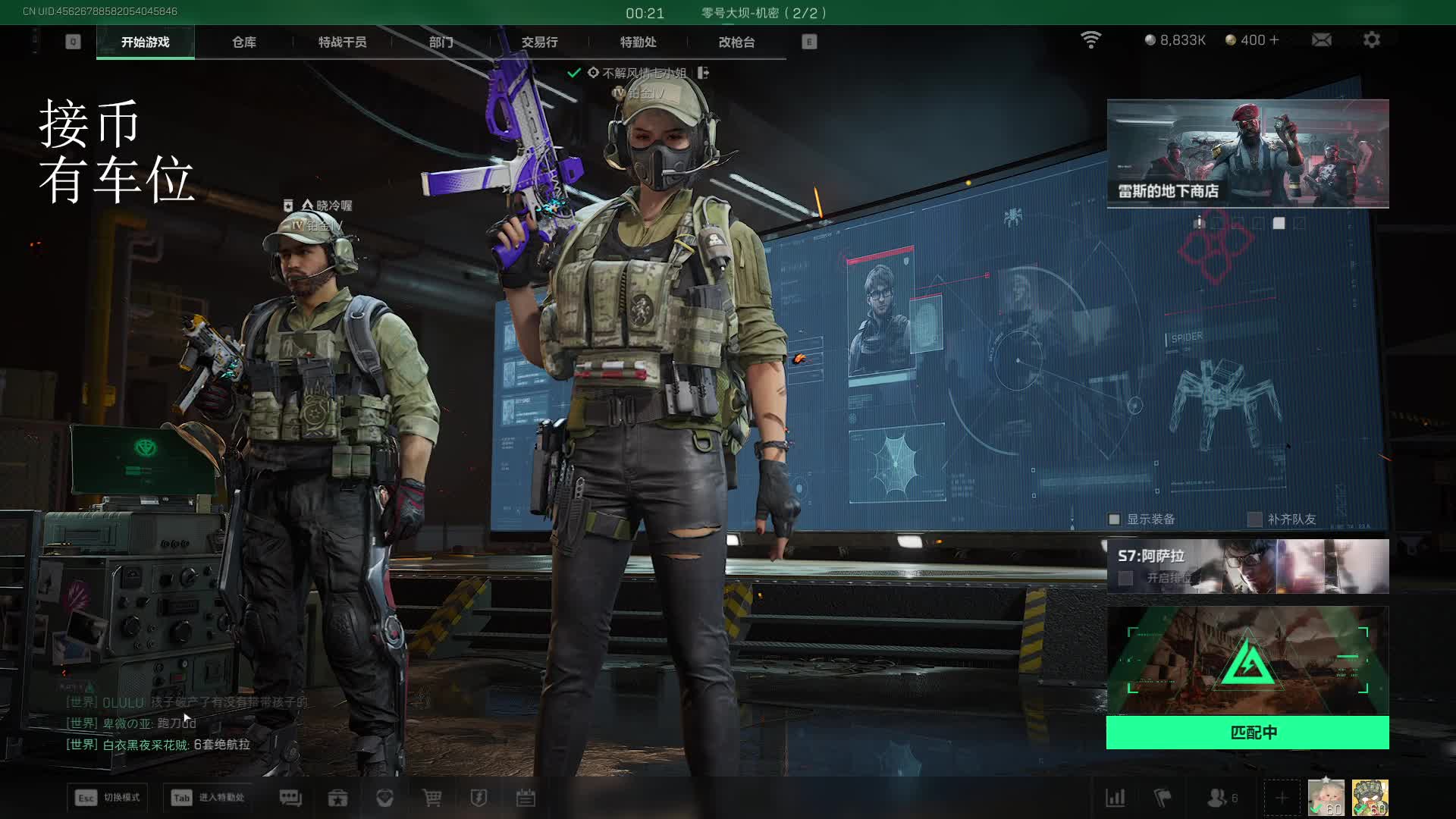Toggle the 补齐队友 fill teammates checkbox

point(1255,519)
